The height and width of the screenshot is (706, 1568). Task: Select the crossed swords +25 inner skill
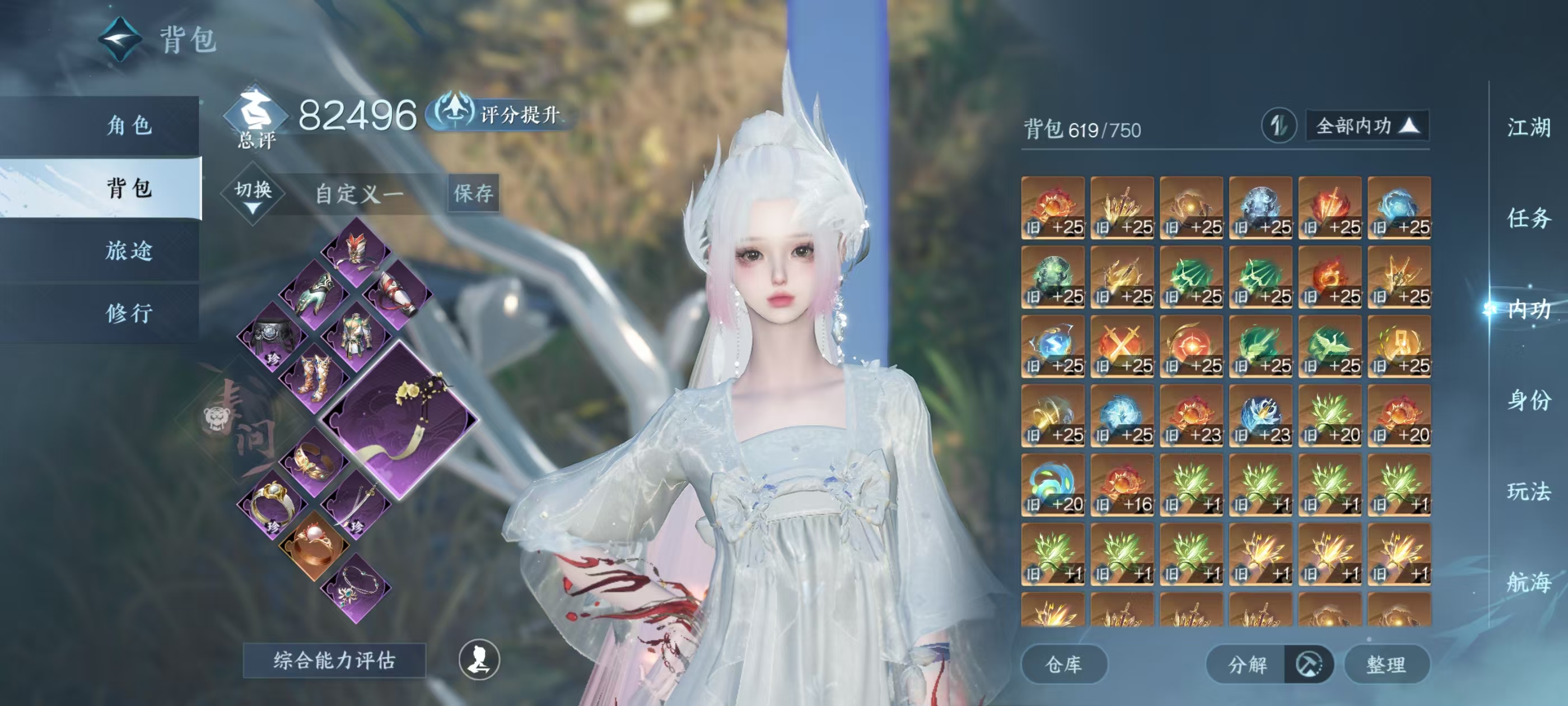[1122, 347]
